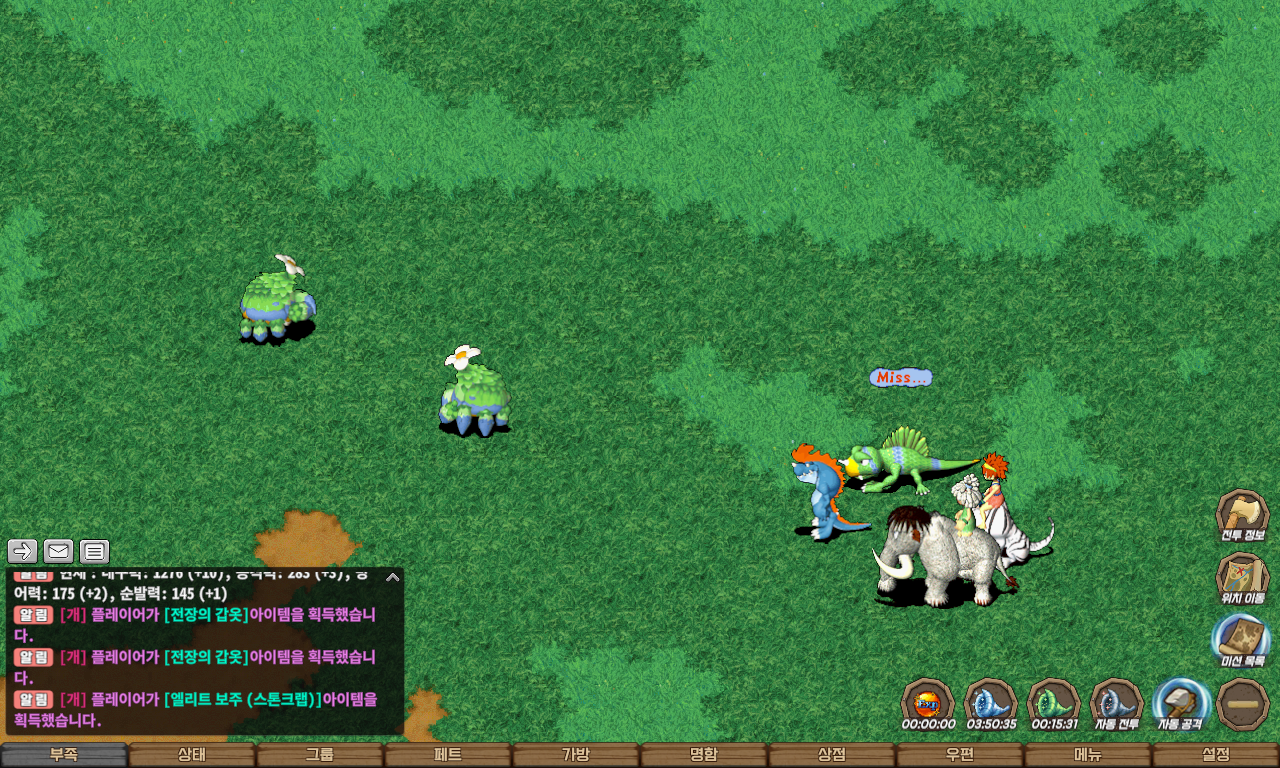Open the 상점 (shop) menu
Image resolution: width=1280 pixels, height=768 pixels.
[832, 755]
